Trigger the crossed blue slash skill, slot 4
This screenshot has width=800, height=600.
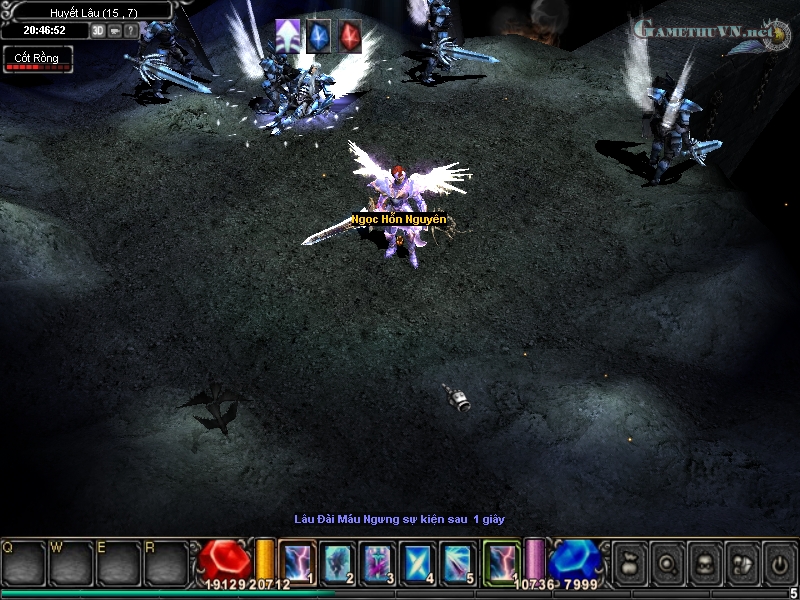click(x=418, y=562)
